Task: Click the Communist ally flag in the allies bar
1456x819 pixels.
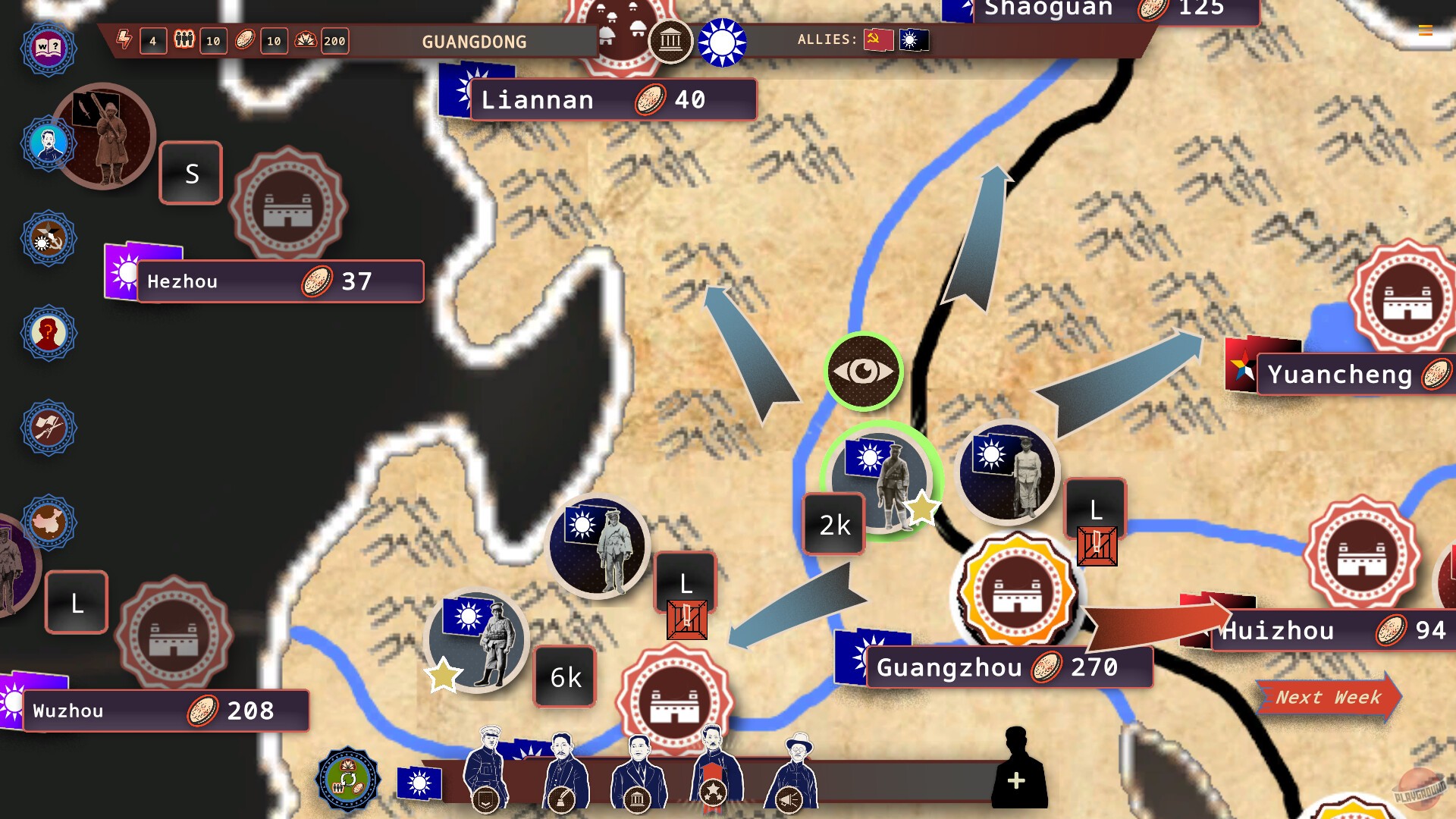Action: coord(878,40)
